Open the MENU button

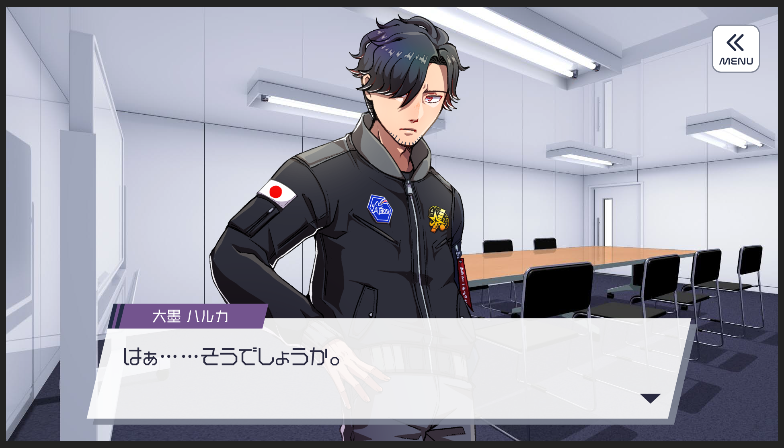point(735,49)
